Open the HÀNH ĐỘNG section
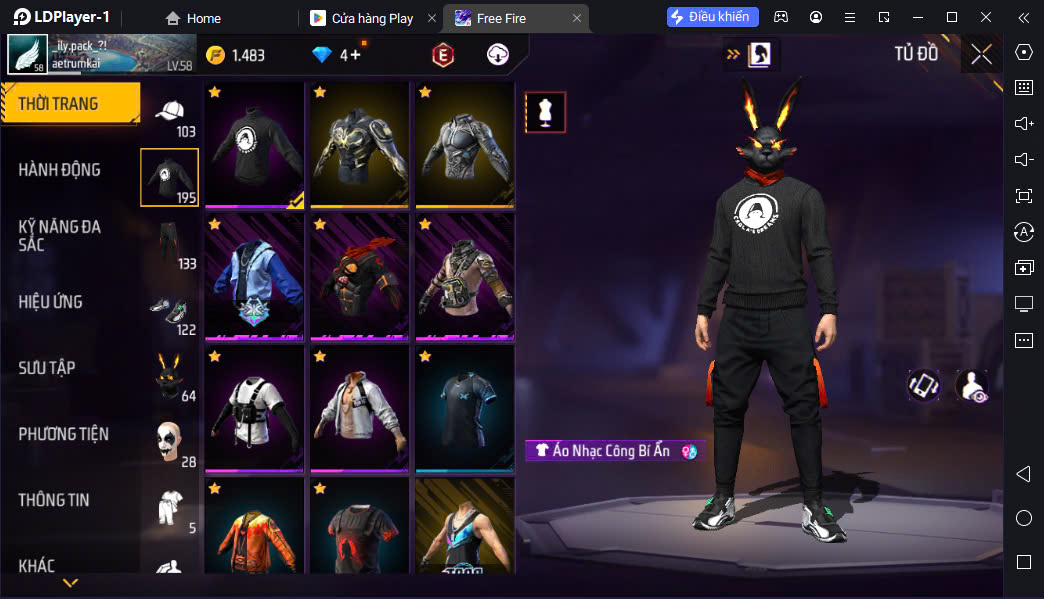 coord(60,170)
